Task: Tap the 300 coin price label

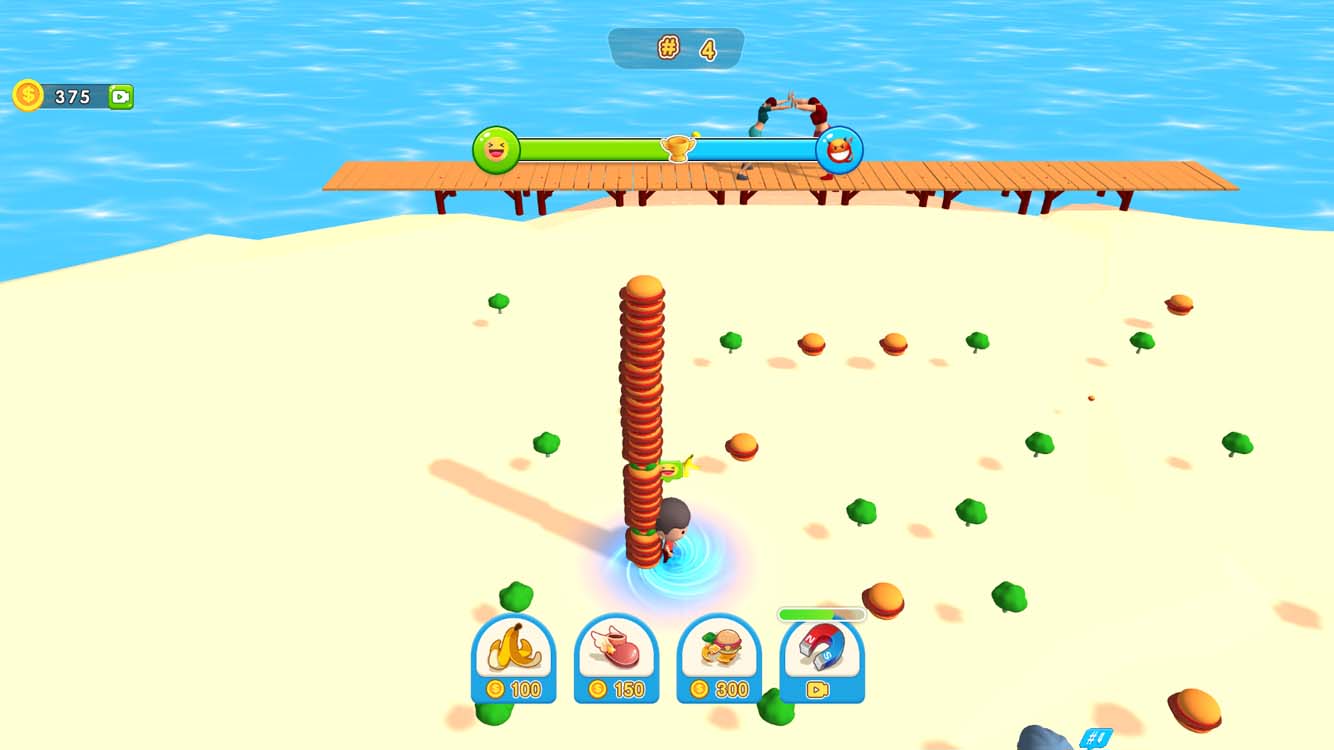Action: tap(721, 689)
